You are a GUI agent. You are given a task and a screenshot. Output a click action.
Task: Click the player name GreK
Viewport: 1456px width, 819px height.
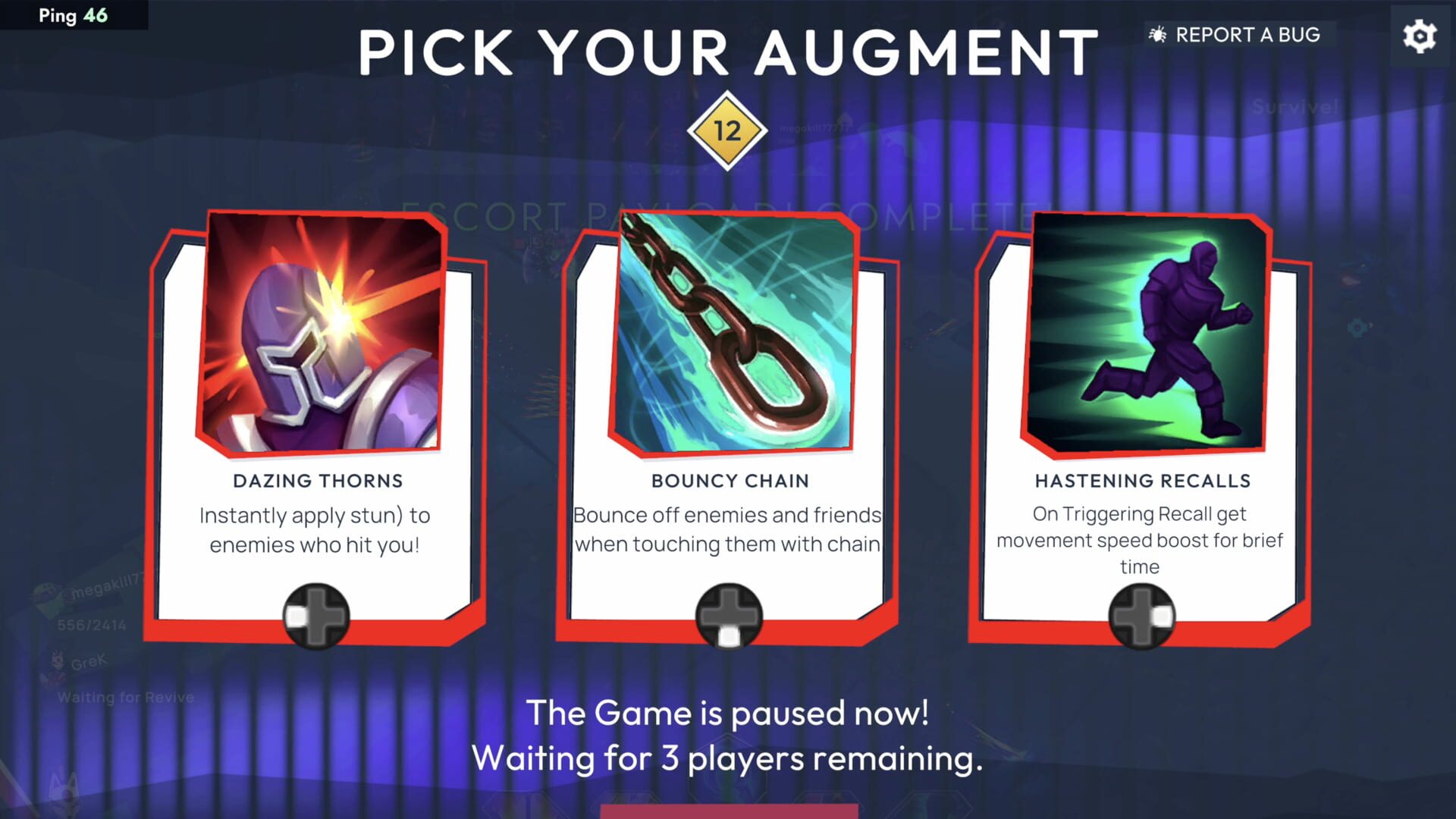(x=89, y=660)
